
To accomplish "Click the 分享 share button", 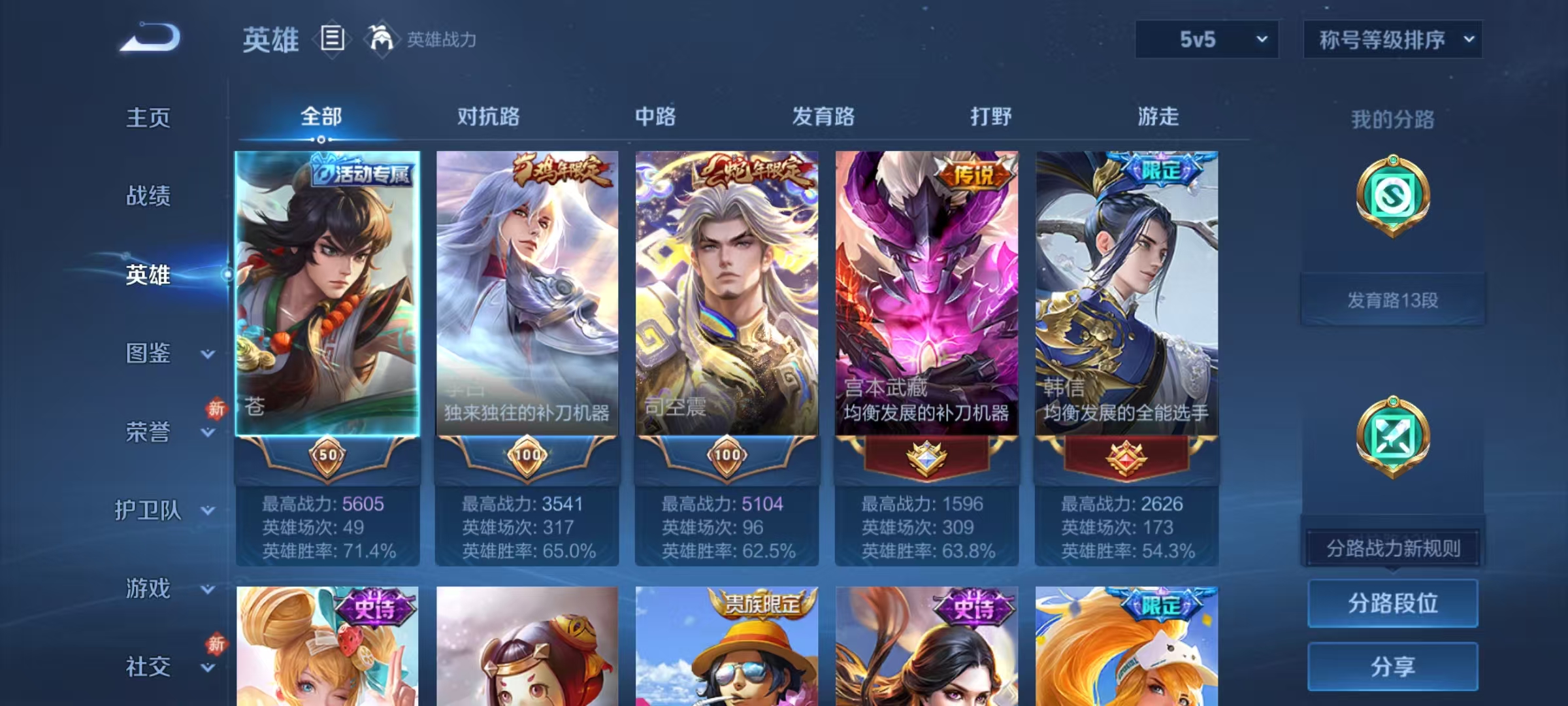I will pyautogui.click(x=1392, y=668).
